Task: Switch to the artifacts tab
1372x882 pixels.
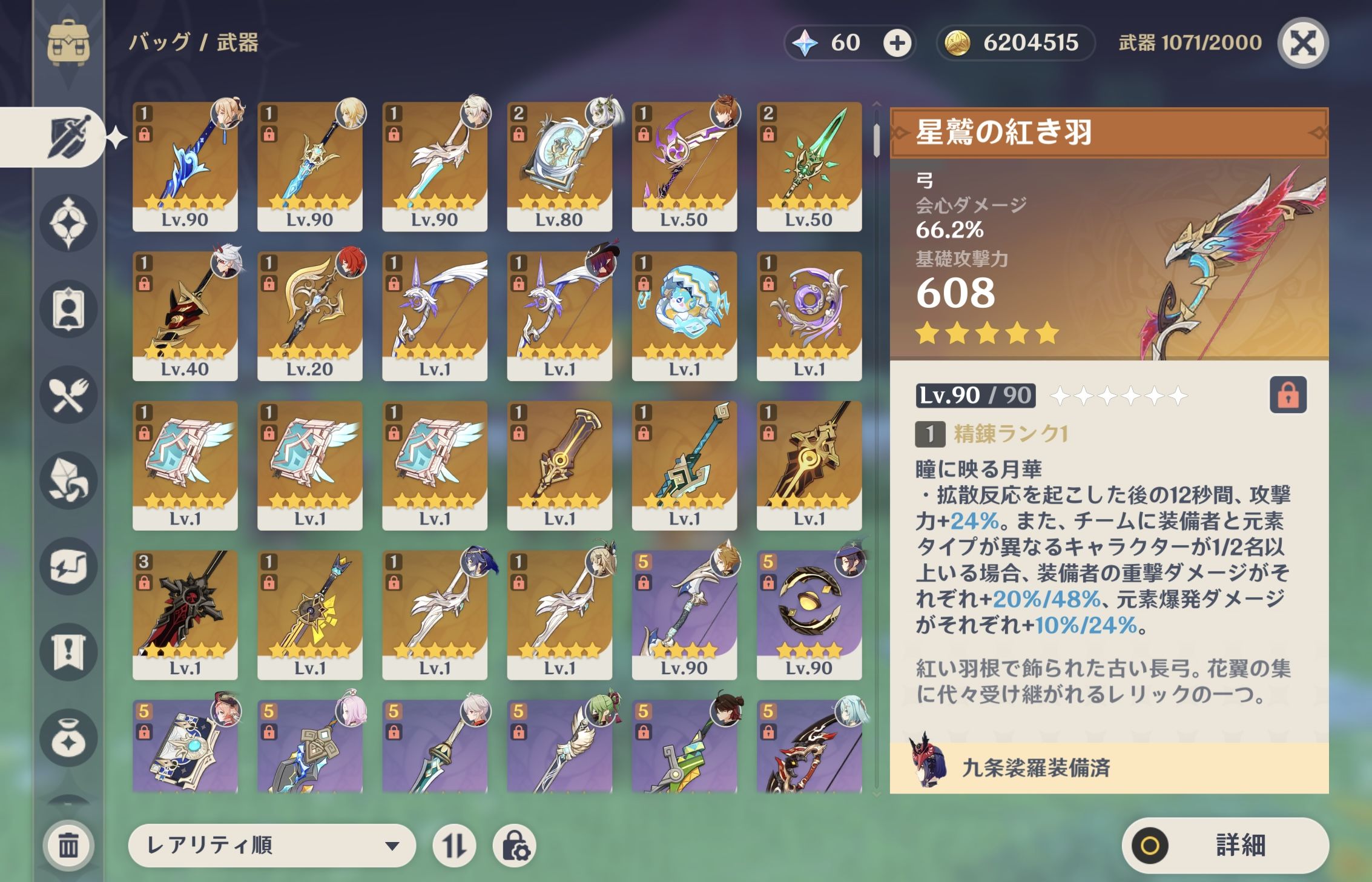Action: pyautogui.click(x=68, y=224)
